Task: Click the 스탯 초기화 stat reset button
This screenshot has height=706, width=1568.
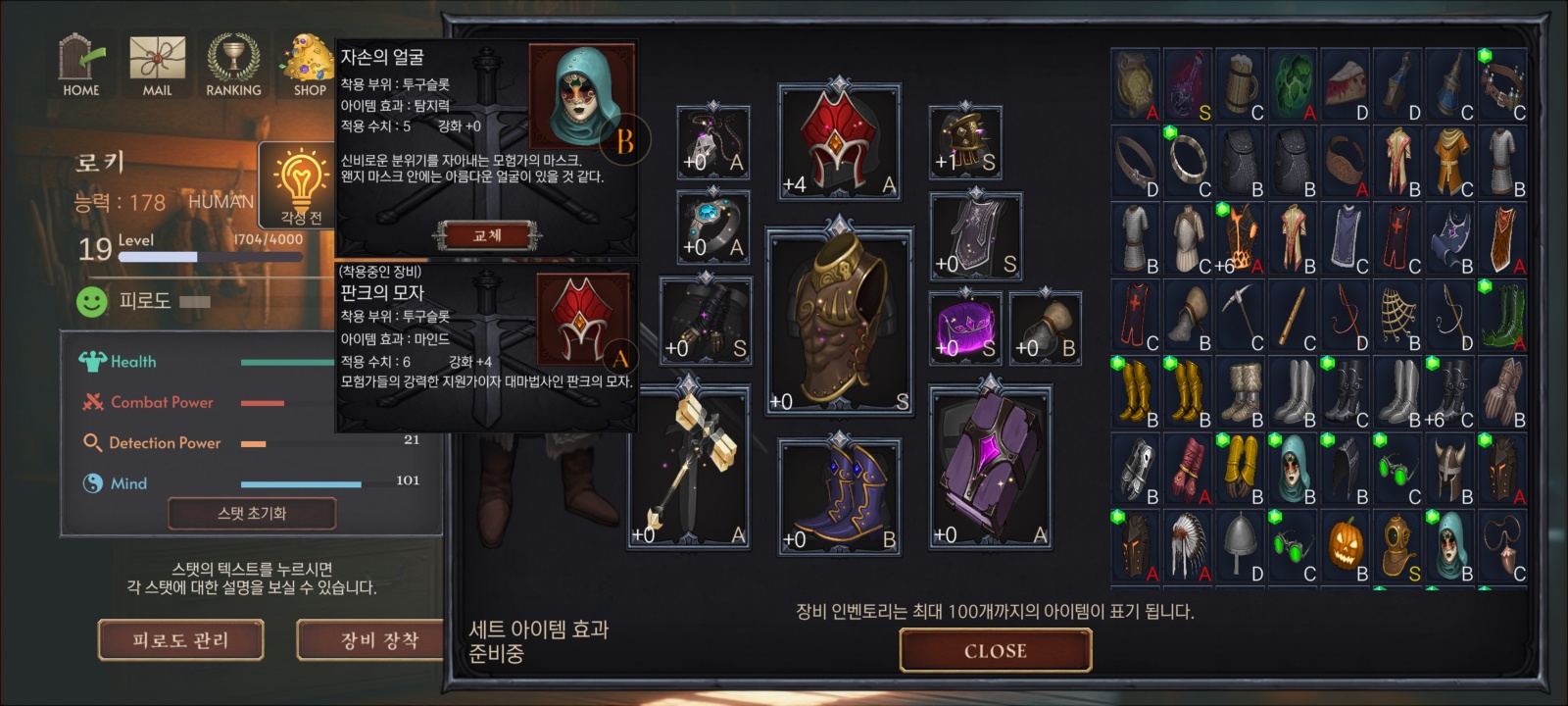Action: tap(252, 513)
